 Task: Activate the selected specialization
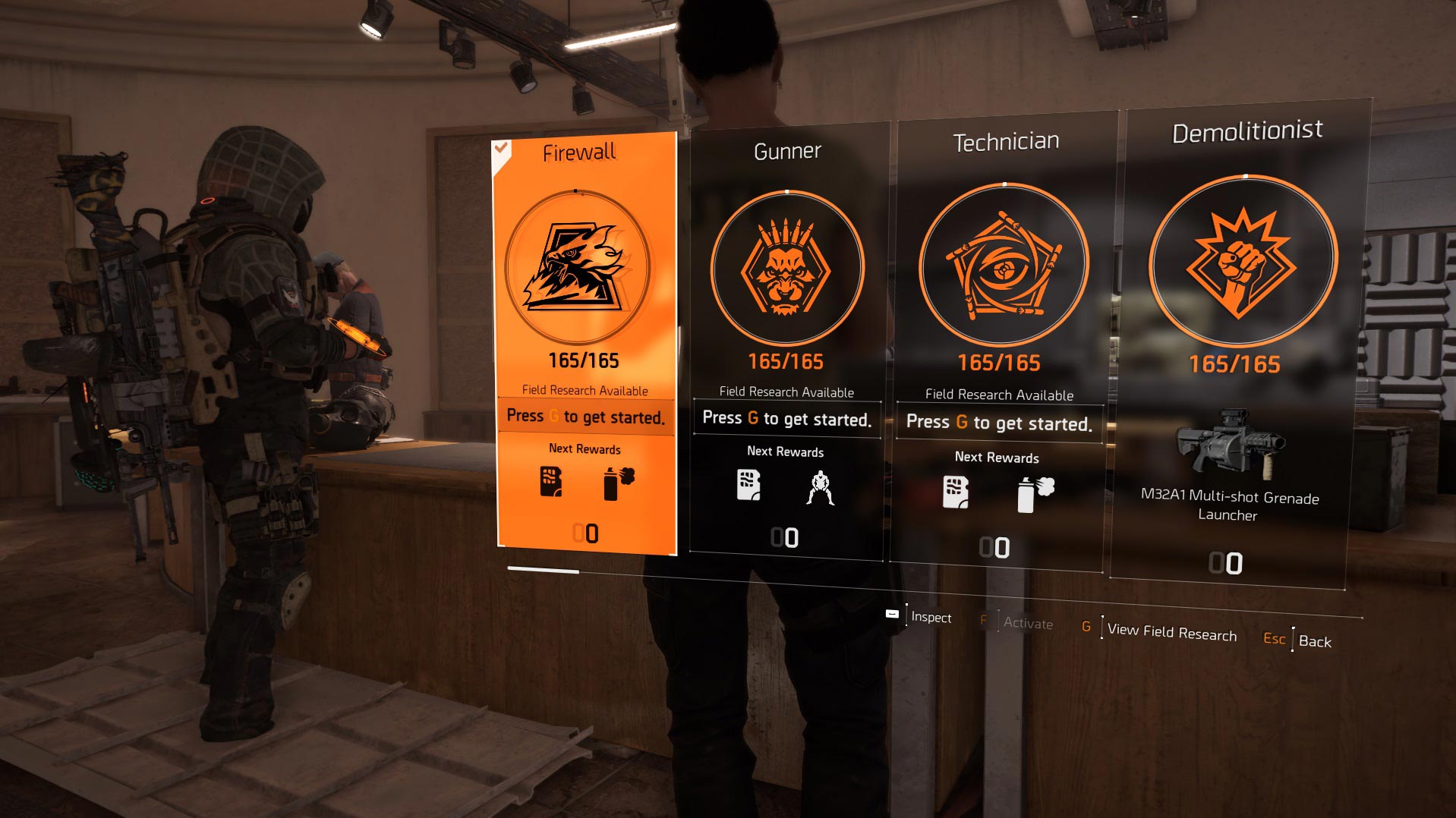1027,623
